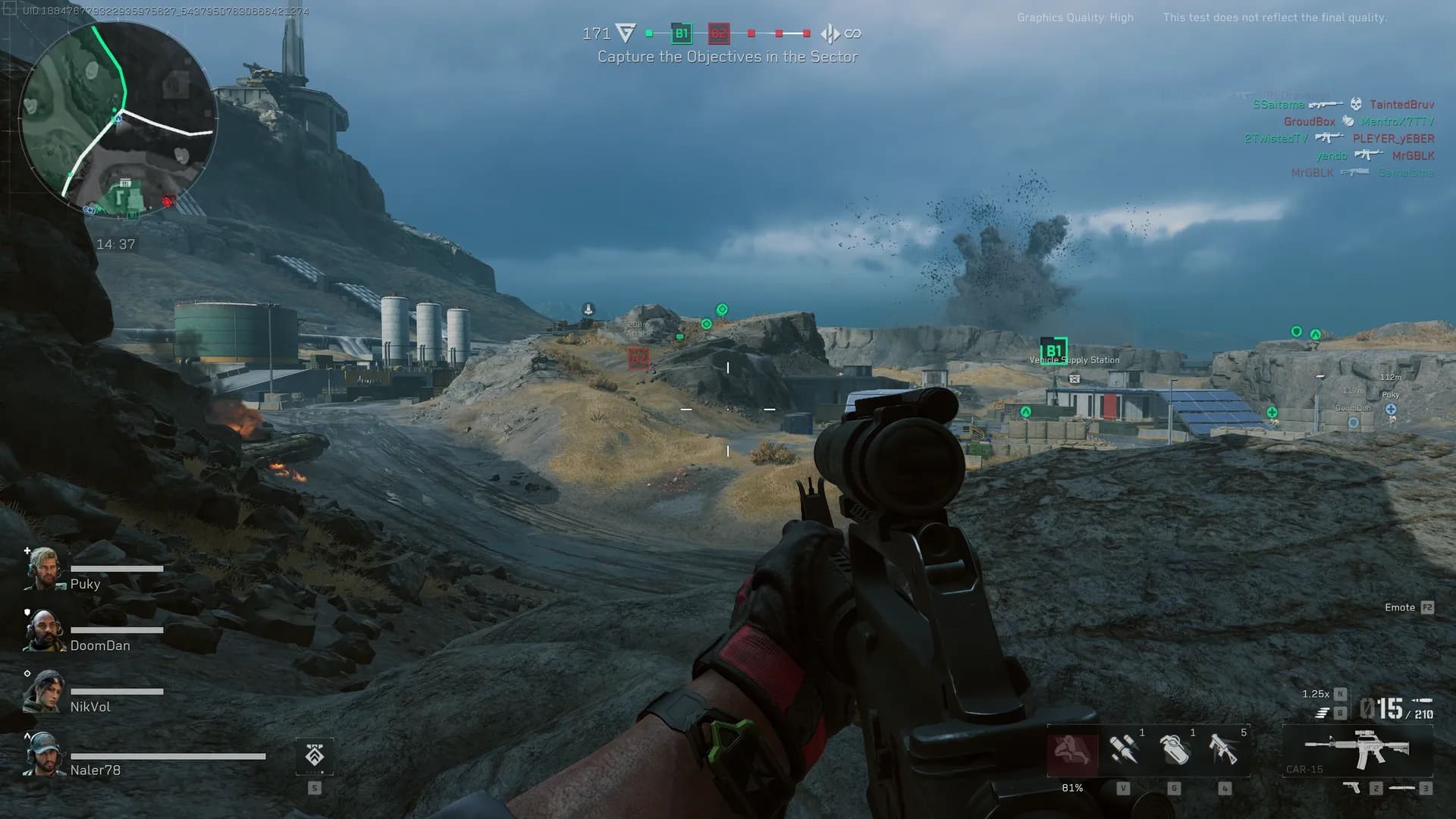Change the 1.25x scope zoom setting
Screen dimensions: 1456x819
point(1316,694)
